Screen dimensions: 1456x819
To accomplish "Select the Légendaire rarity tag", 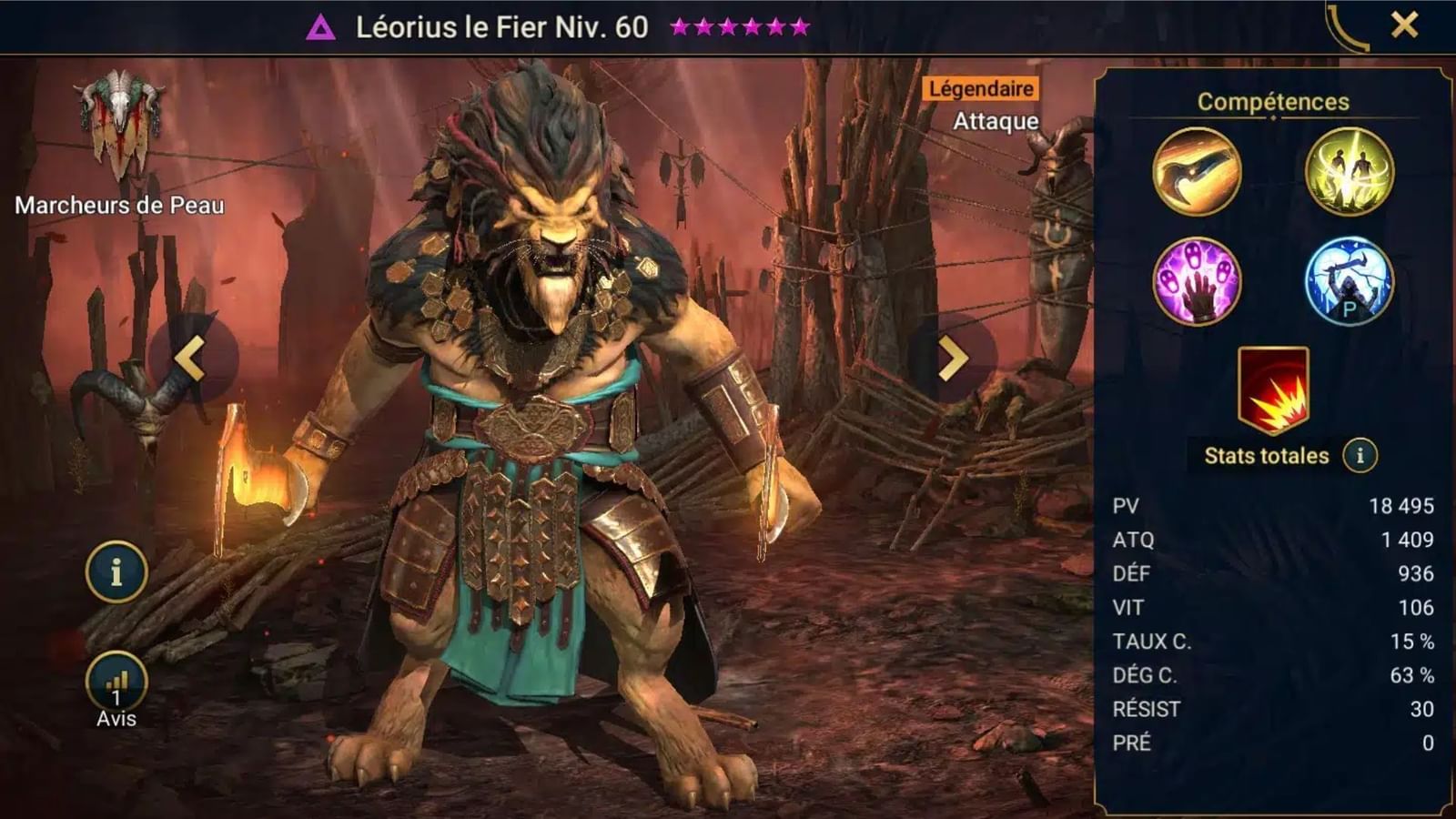I will (982, 88).
